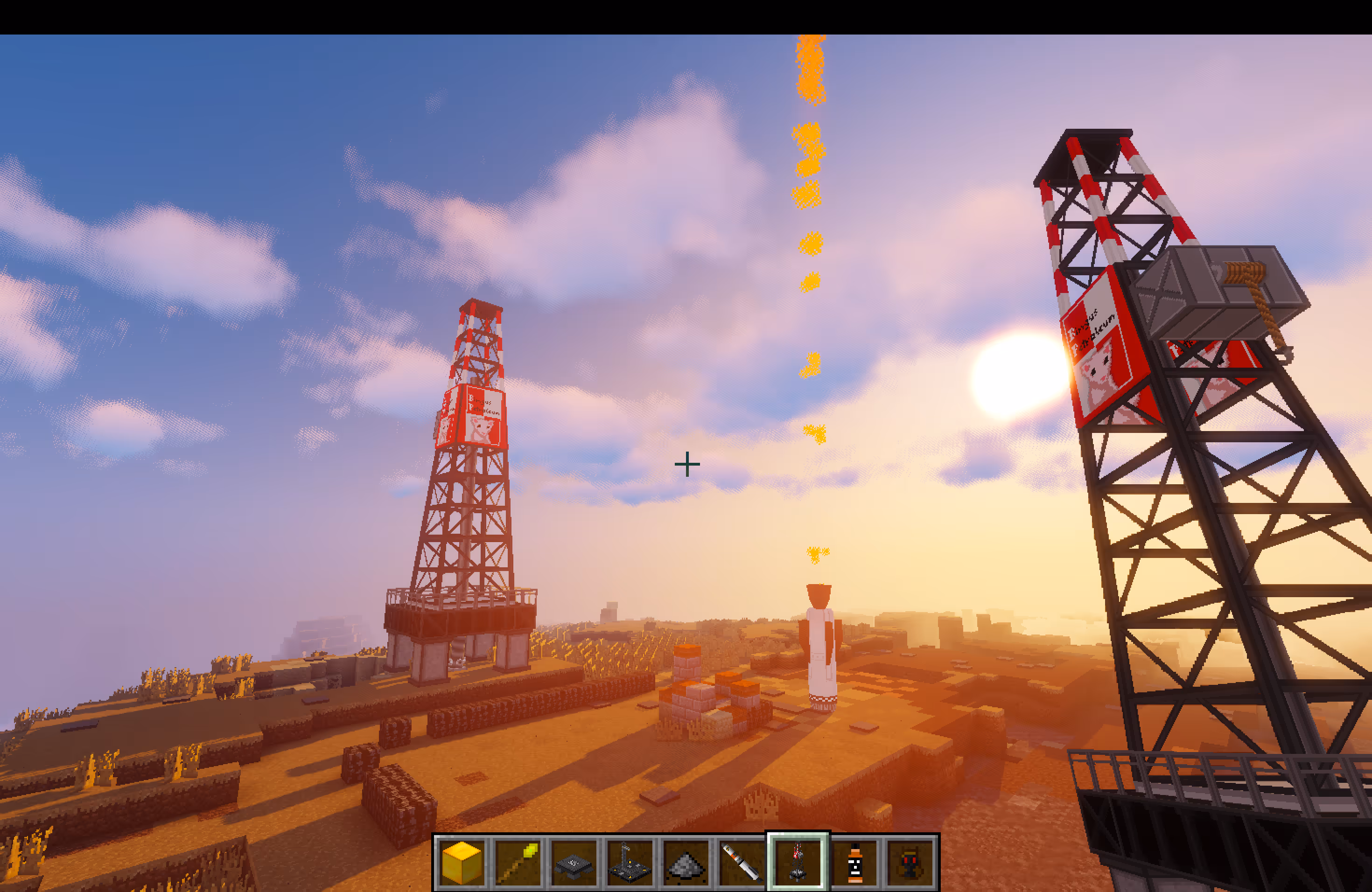Image resolution: width=1372 pixels, height=892 pixels.
Task: Select the flat dark launch pad slot
Action: click(x=573, y=862)
